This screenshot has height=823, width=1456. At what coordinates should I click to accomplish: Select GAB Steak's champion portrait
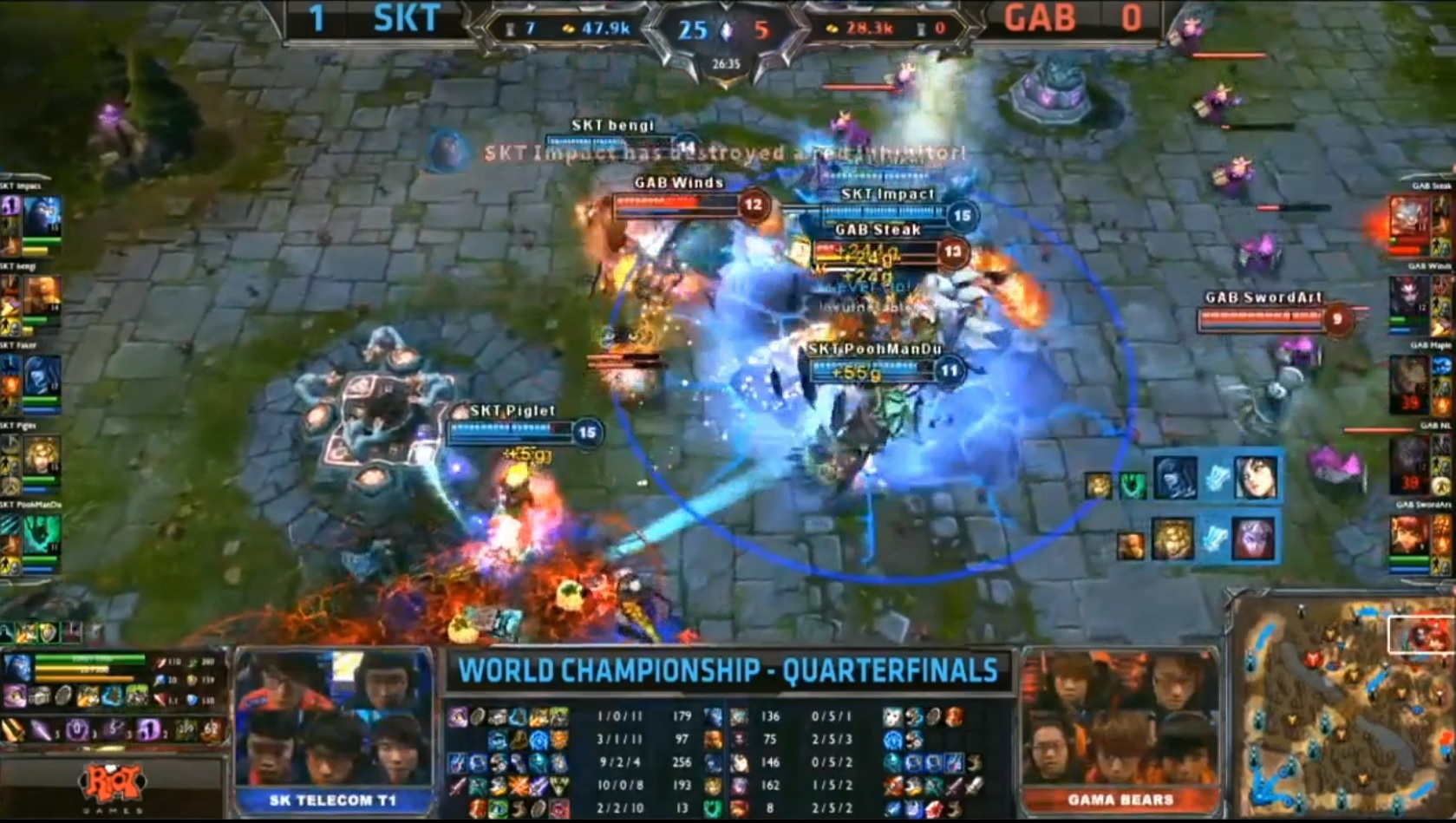[x=1408, y=219]
